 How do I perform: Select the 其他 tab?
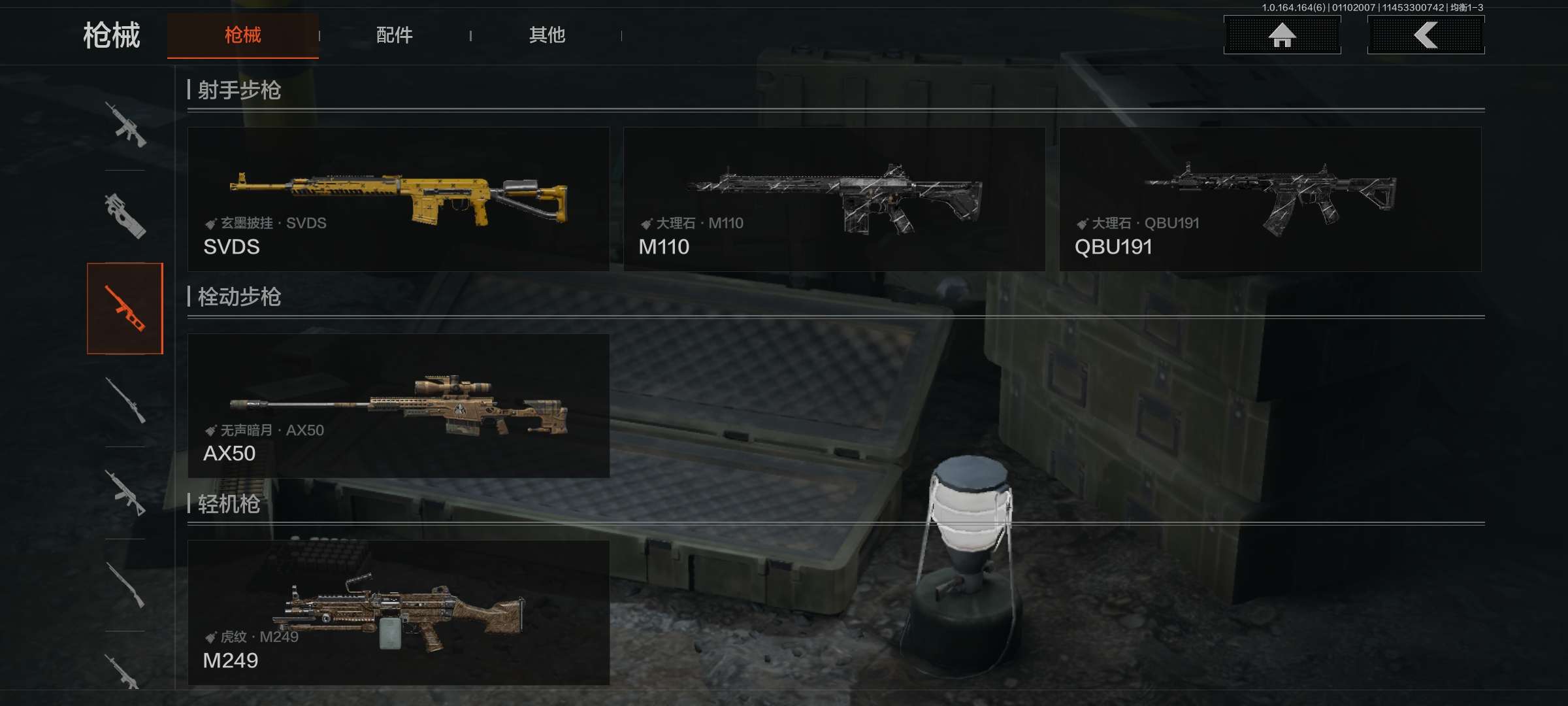(547, 35)
